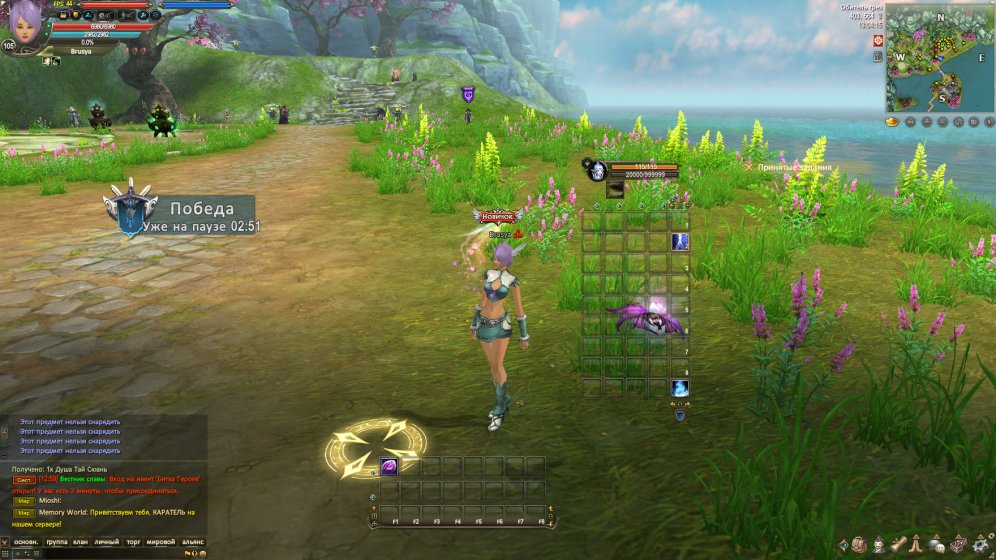Screen dimensions: 996x560
Task: Switch chat to the группа tab
Action: coord(57,542)
